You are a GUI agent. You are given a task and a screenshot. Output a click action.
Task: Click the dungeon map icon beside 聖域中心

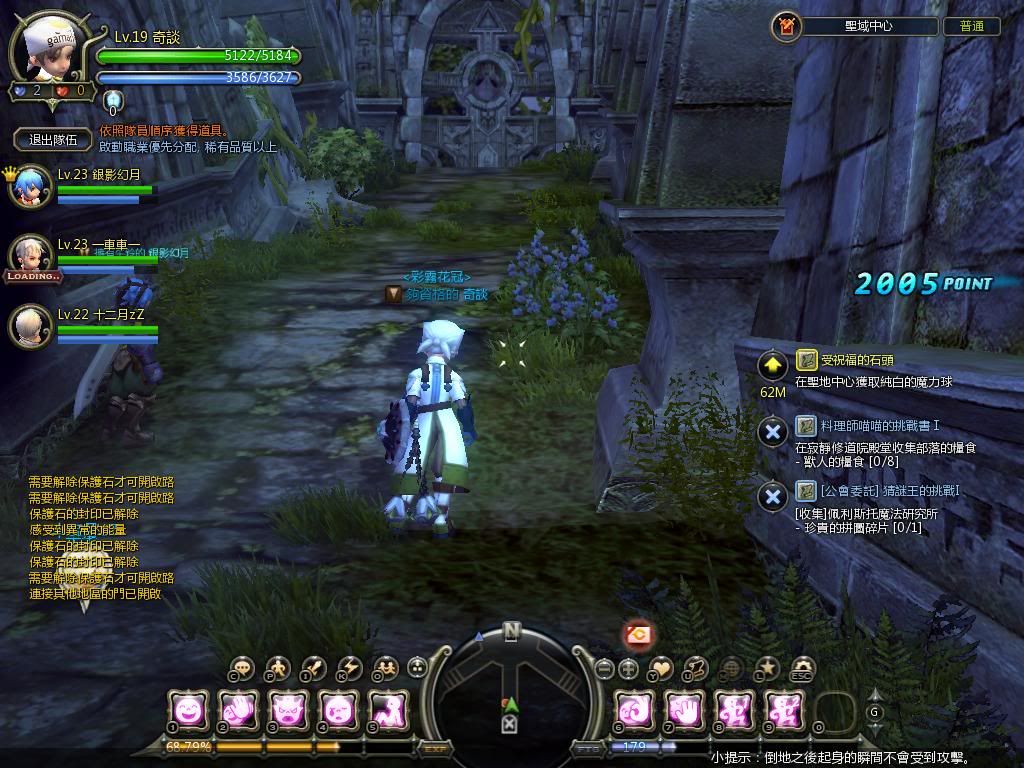click(786, 27)
